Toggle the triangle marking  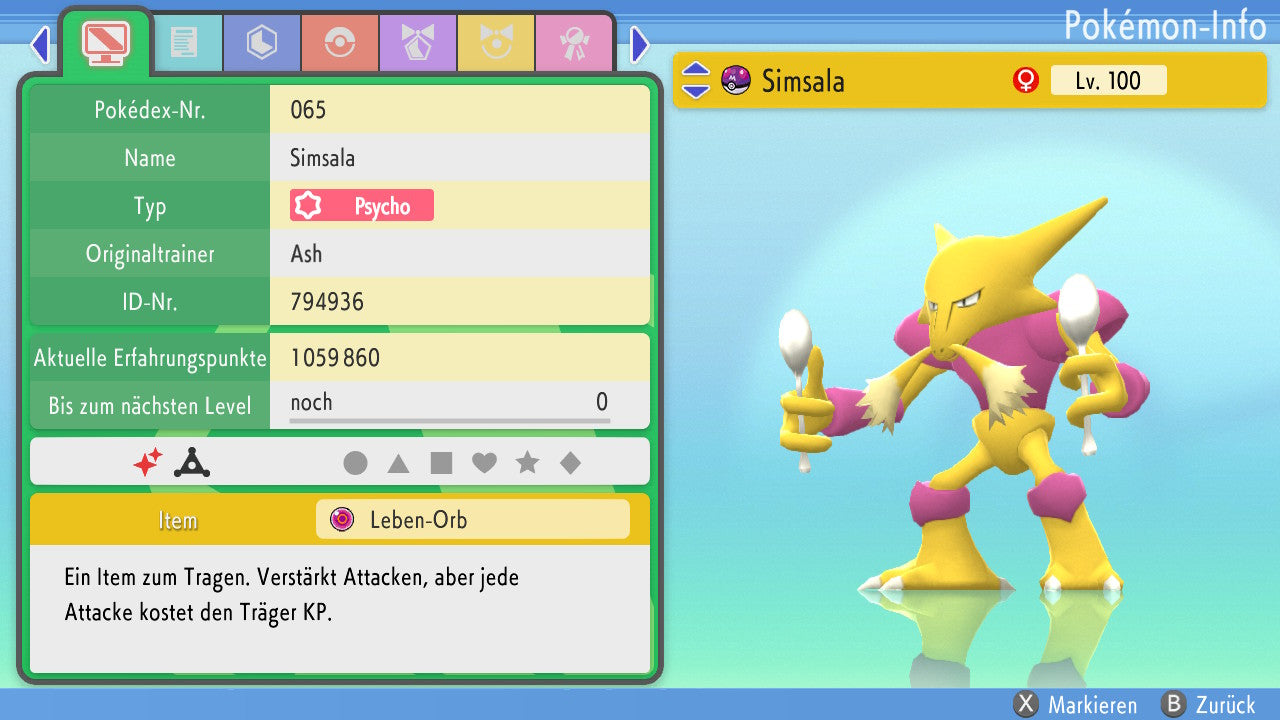coord(398,463)
